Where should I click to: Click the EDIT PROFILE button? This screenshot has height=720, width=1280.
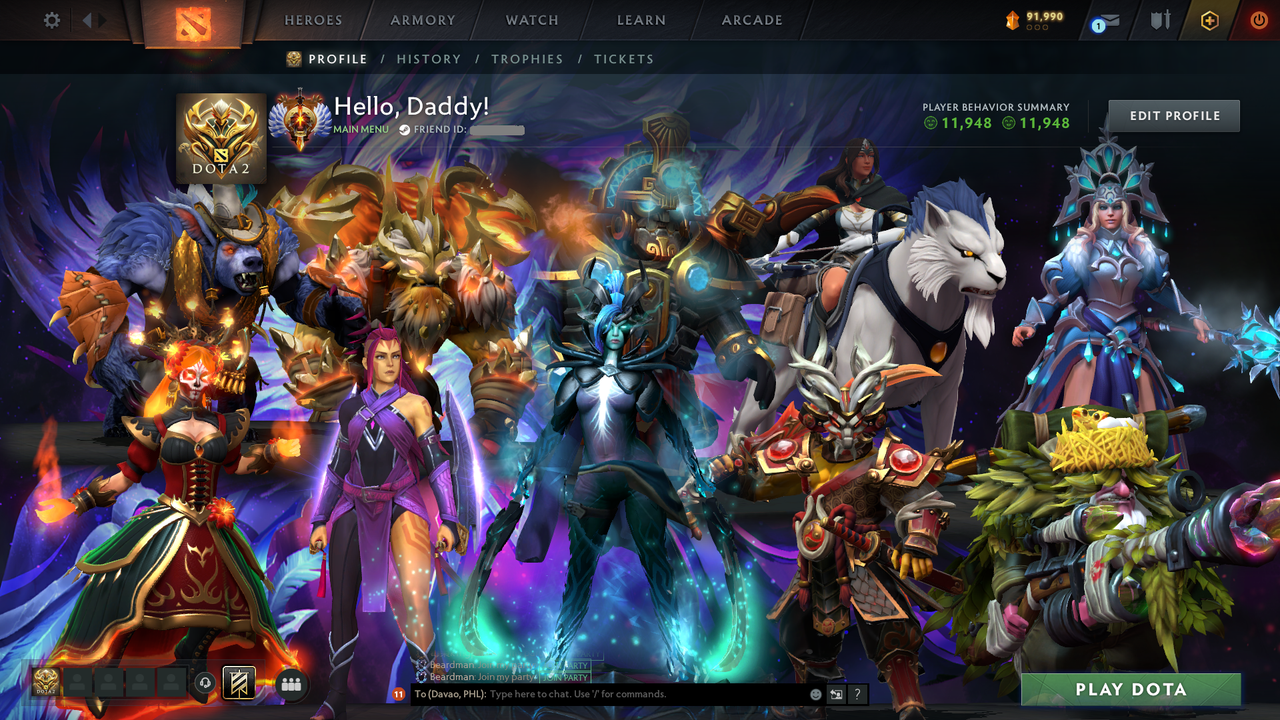click(x=1173, y=115)
